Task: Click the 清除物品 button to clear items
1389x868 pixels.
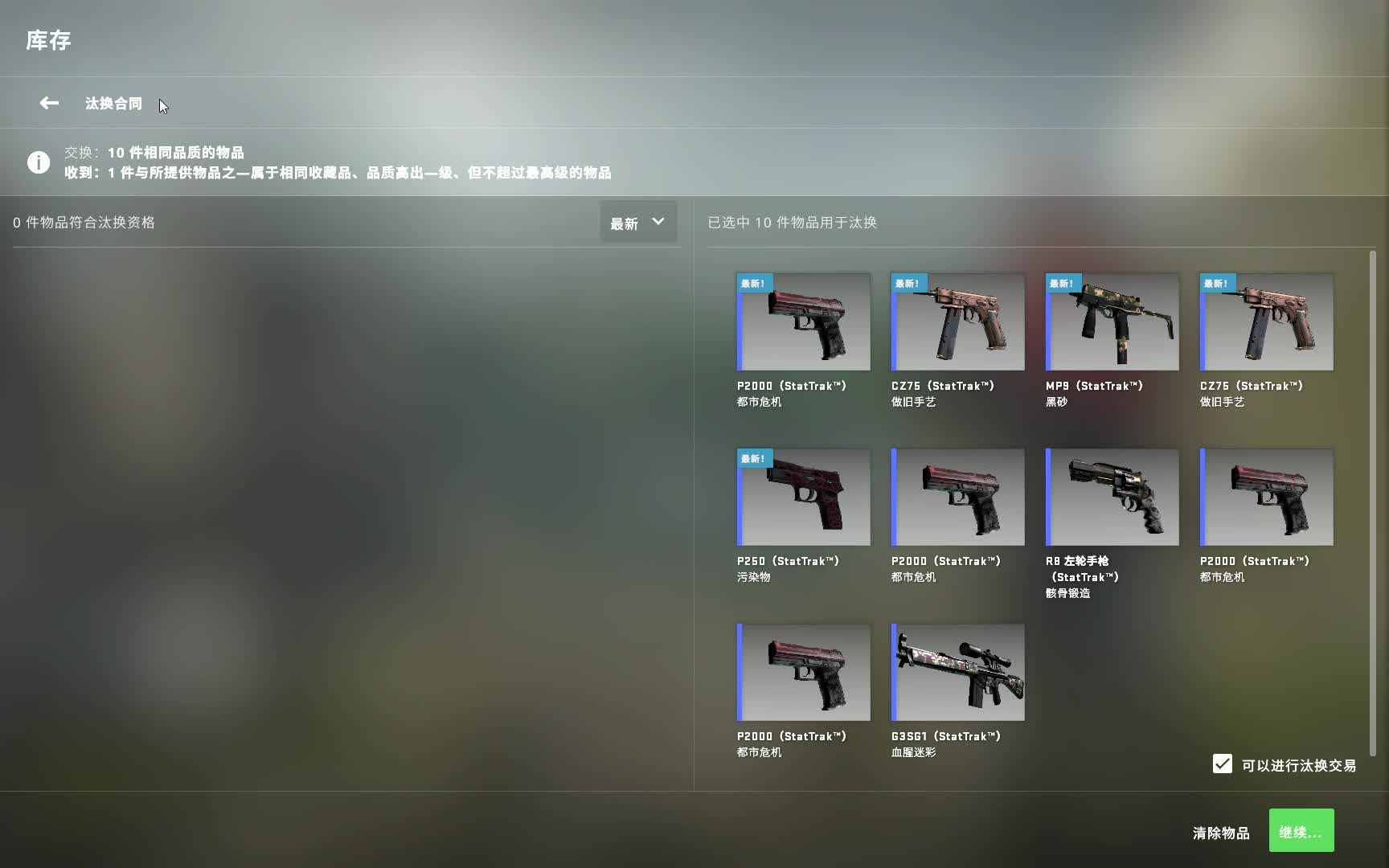Action: [1222, 833]
